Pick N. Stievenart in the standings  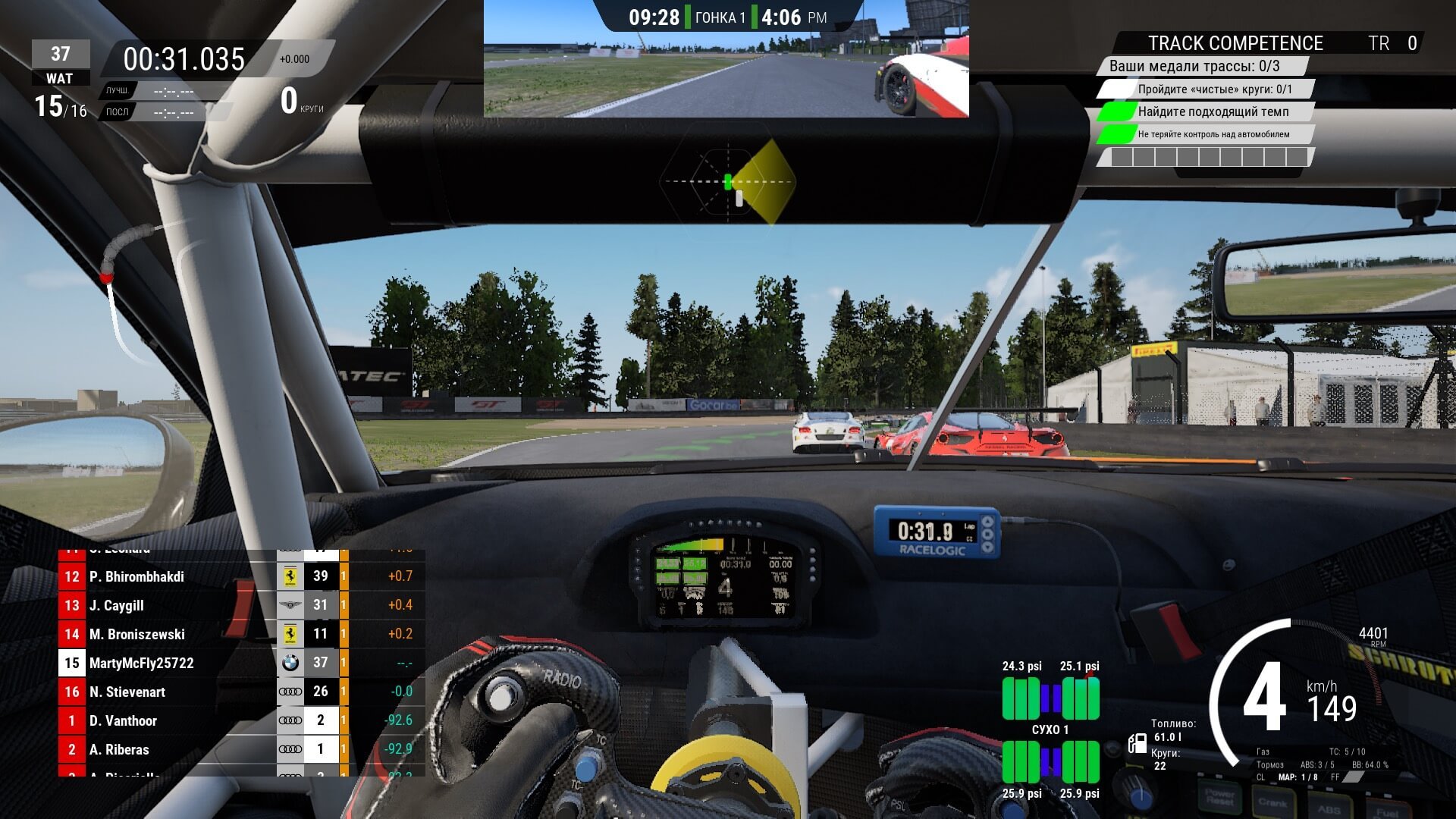point(127,692)
